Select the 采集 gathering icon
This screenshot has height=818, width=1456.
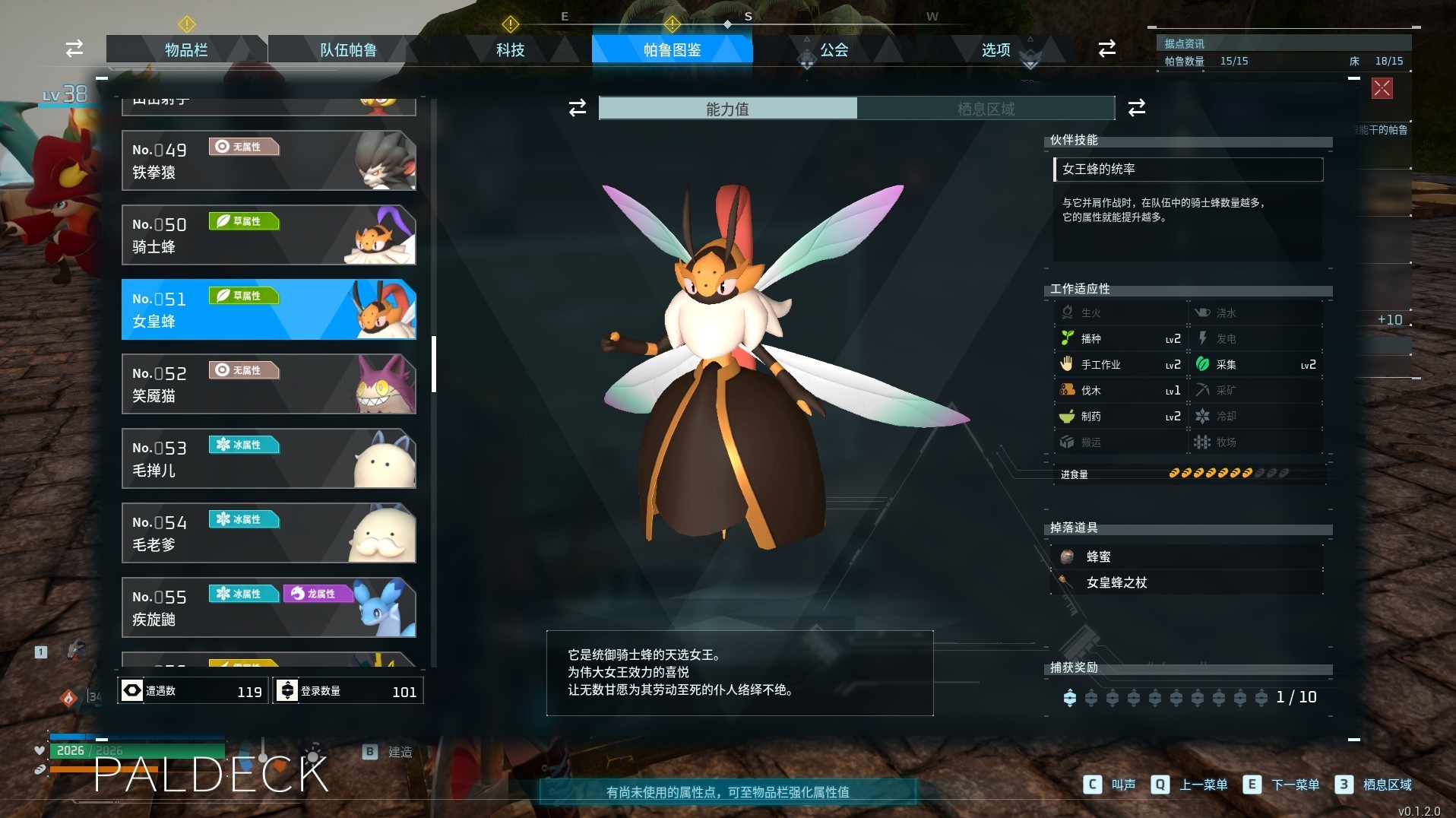(x=1202, y=364)
